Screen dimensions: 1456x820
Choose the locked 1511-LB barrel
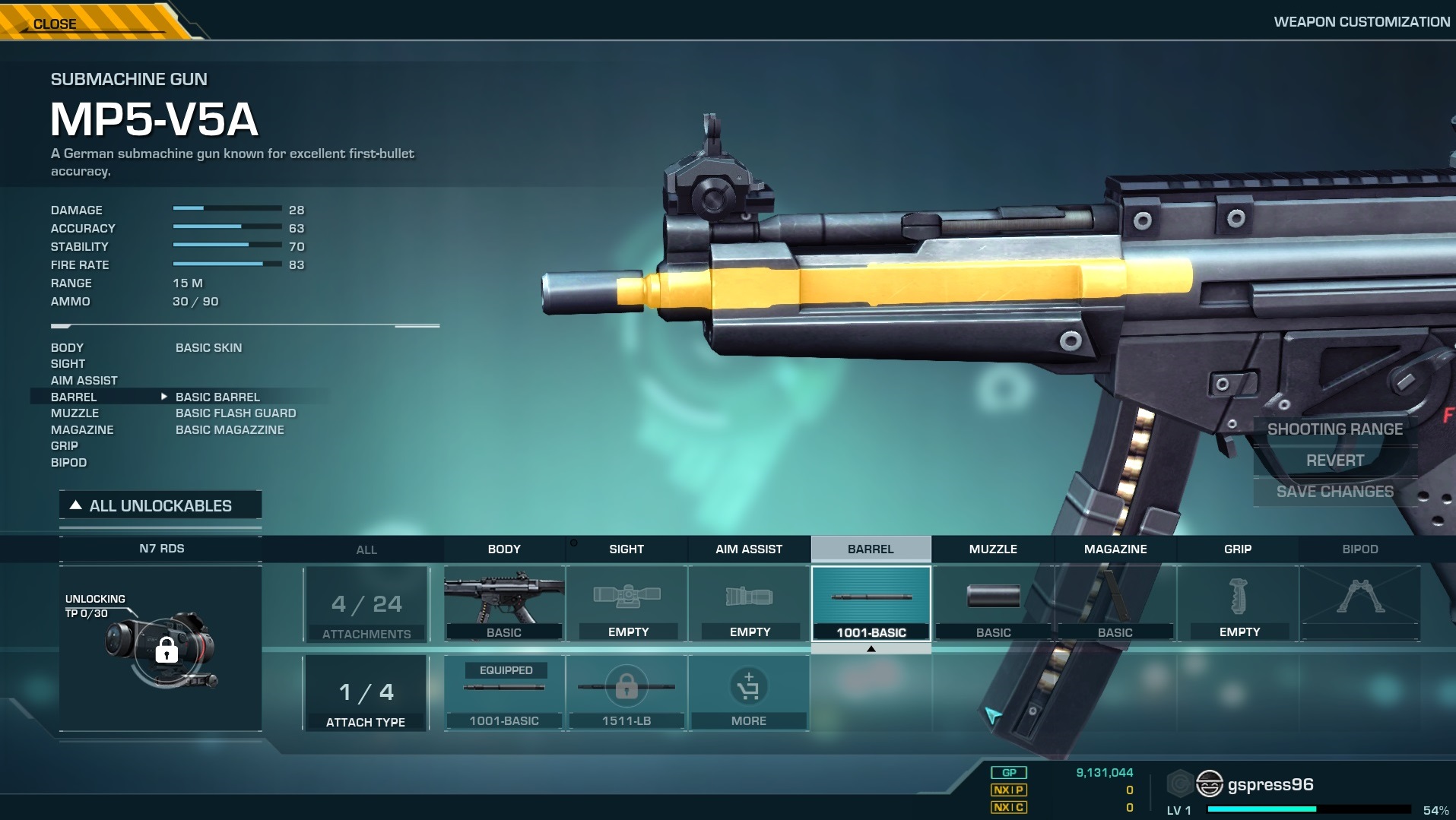click(626, 693)
